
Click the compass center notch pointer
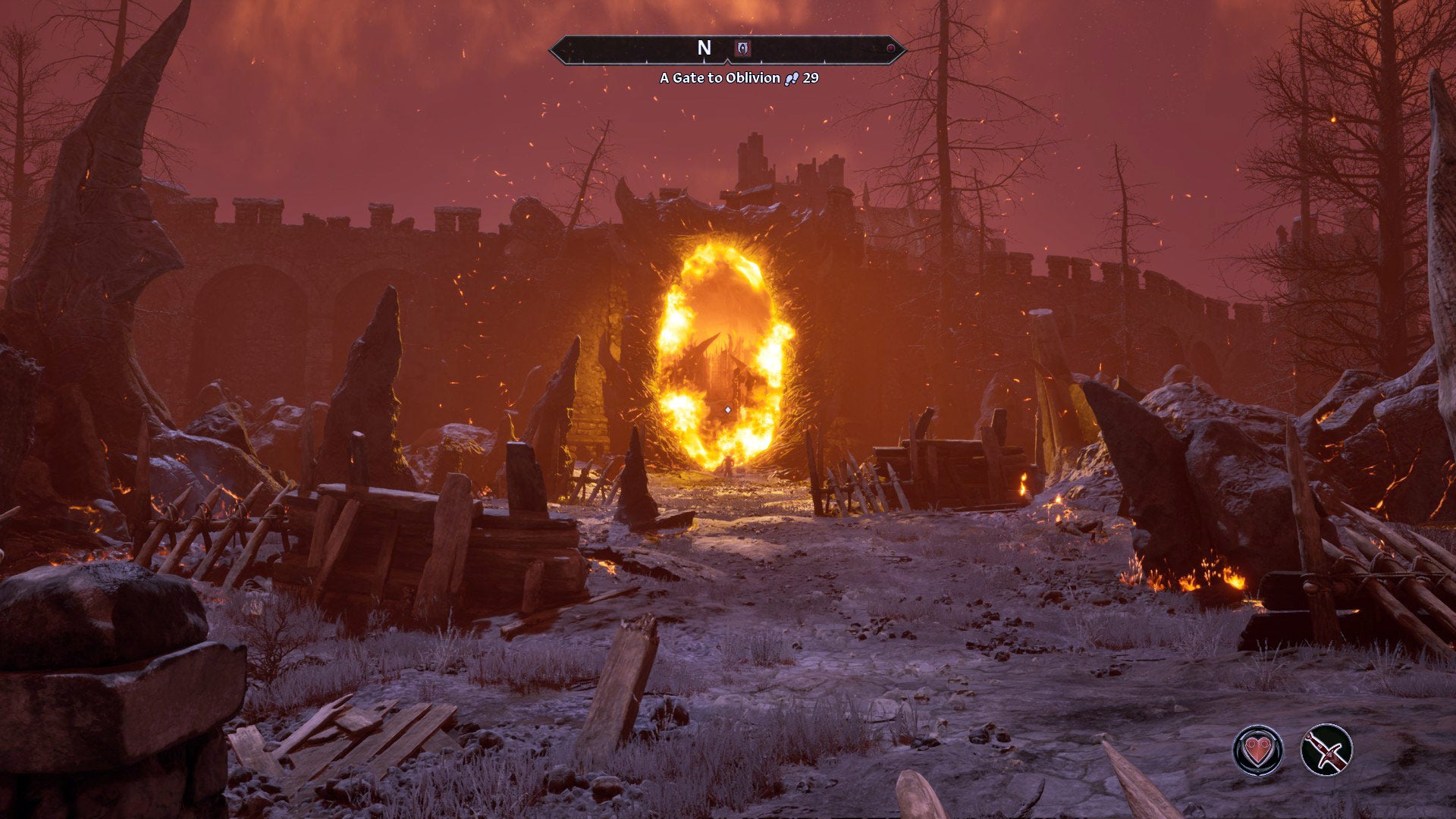coord(728,59)
